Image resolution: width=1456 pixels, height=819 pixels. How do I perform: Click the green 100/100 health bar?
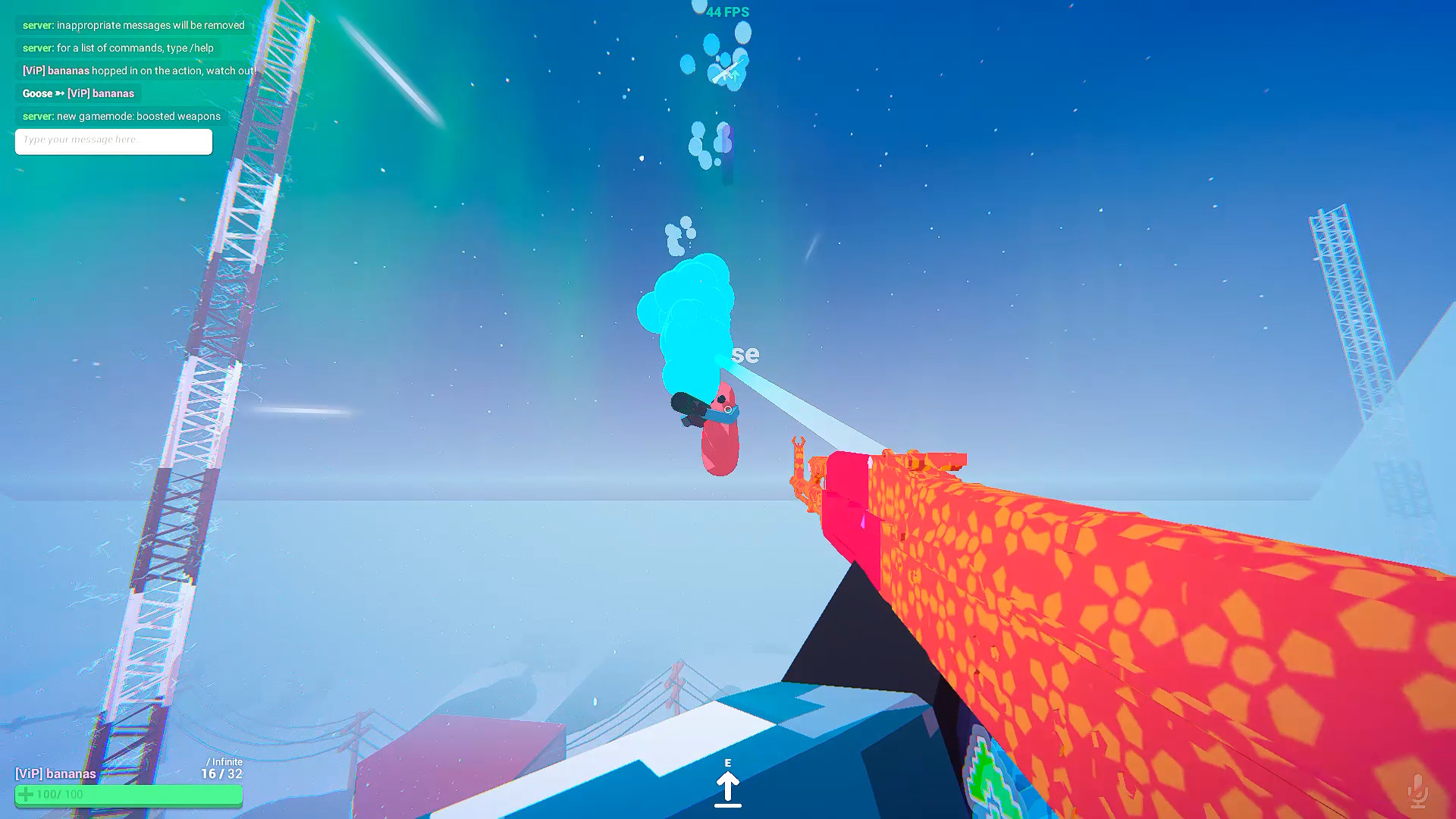pos(127,795)
